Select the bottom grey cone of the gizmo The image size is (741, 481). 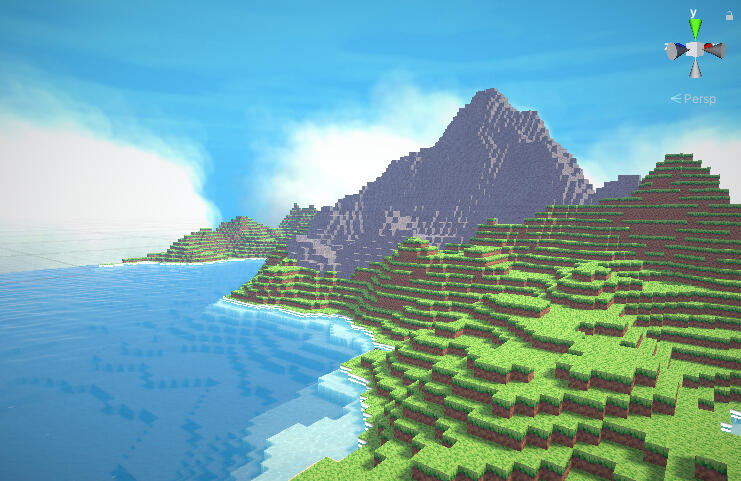pos(695,70)
